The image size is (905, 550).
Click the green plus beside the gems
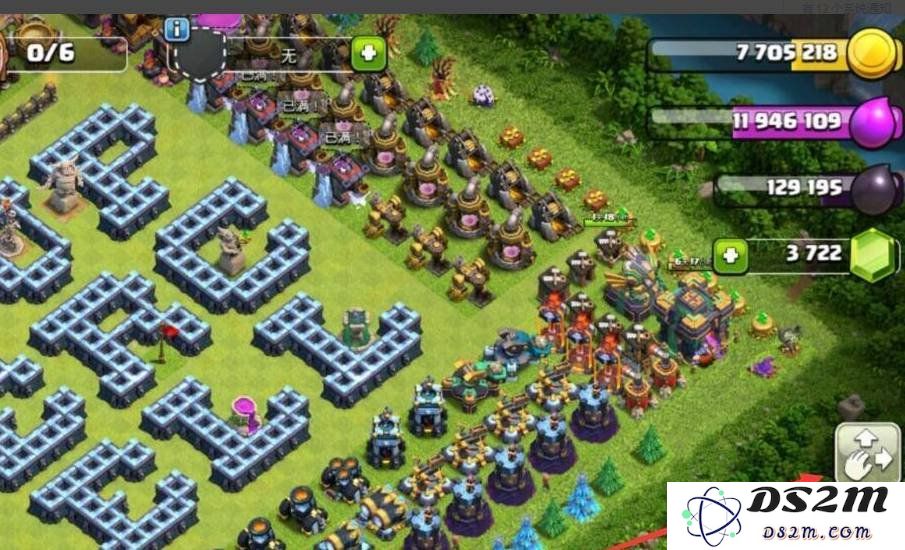730,254
